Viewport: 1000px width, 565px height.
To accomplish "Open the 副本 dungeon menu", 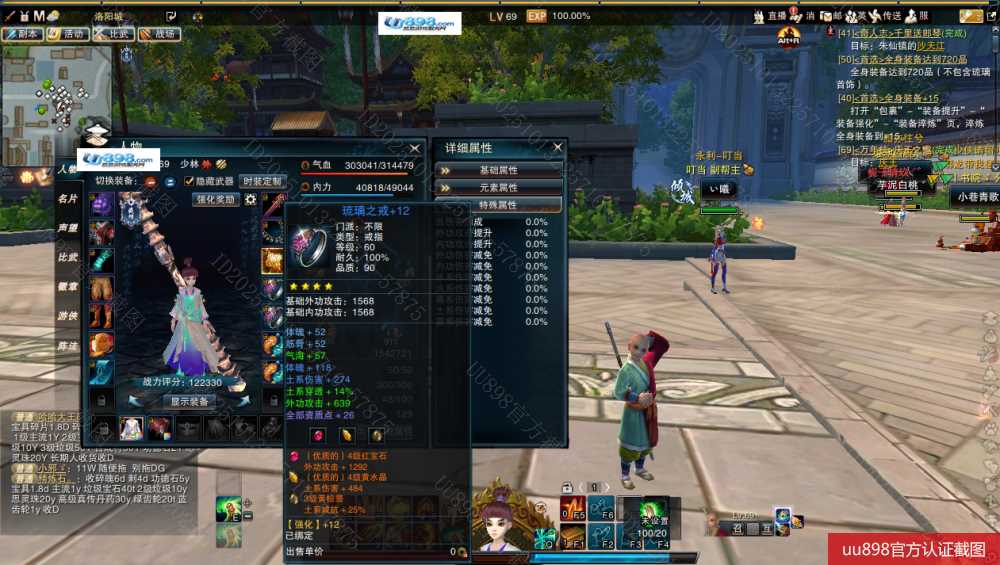I will tap(22, 33).
